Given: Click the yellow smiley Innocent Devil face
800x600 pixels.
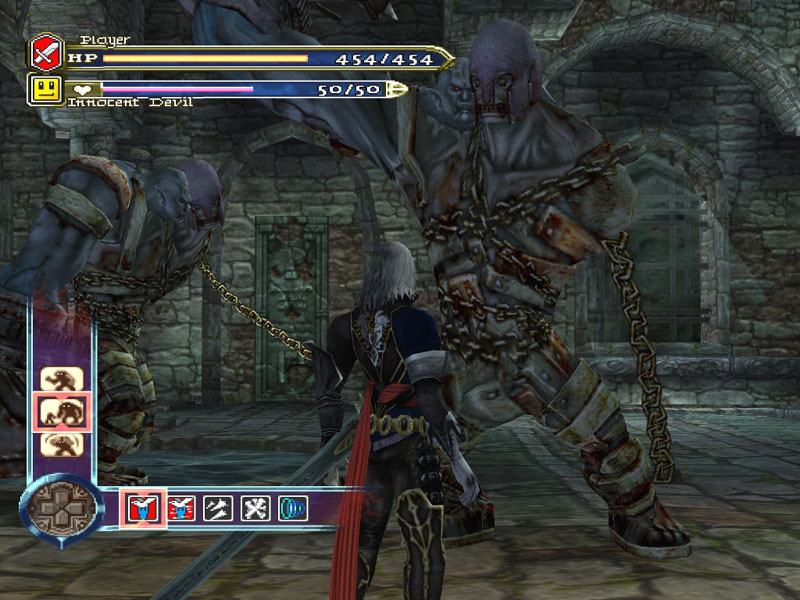Looking at the screenshot, I should (45, 89).
